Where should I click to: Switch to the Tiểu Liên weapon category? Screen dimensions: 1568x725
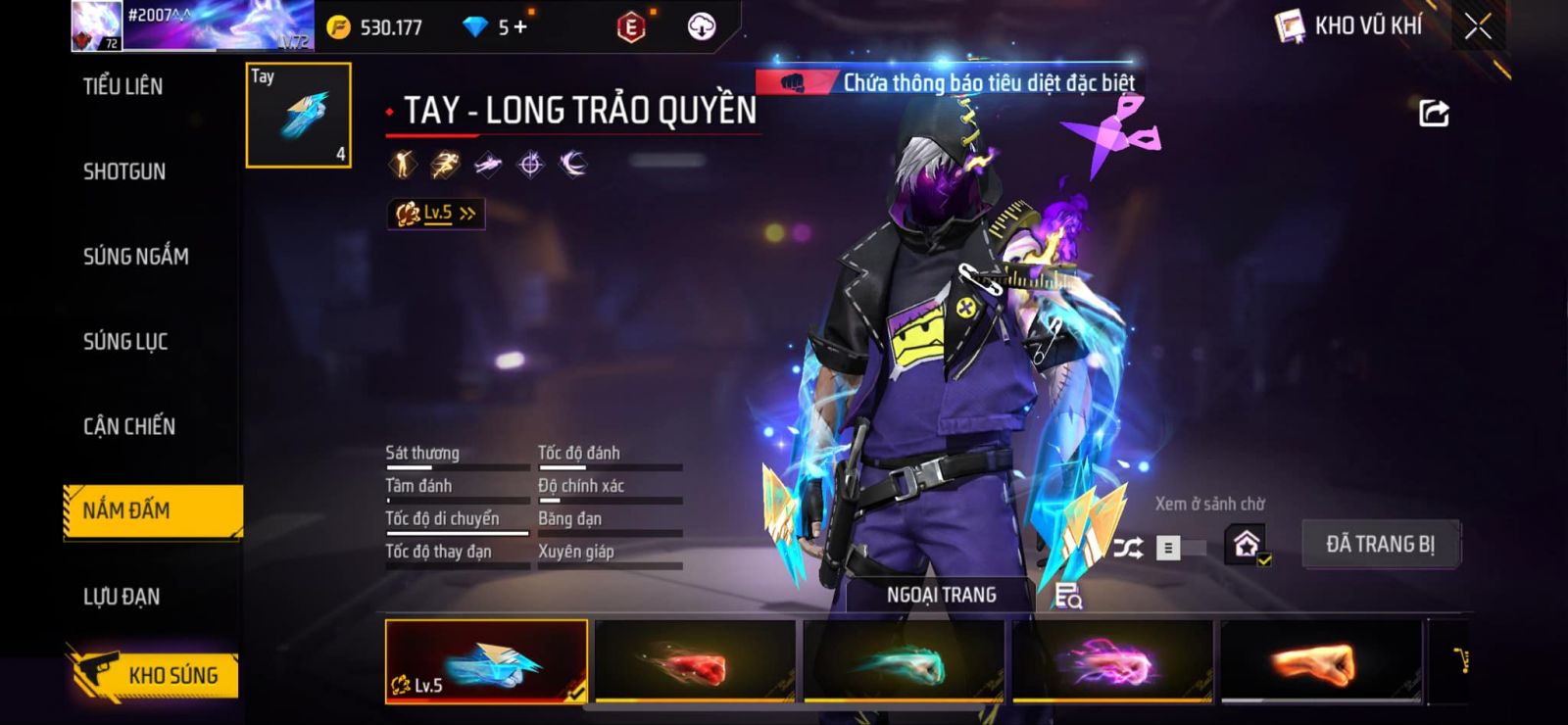[x=123, y=86]
